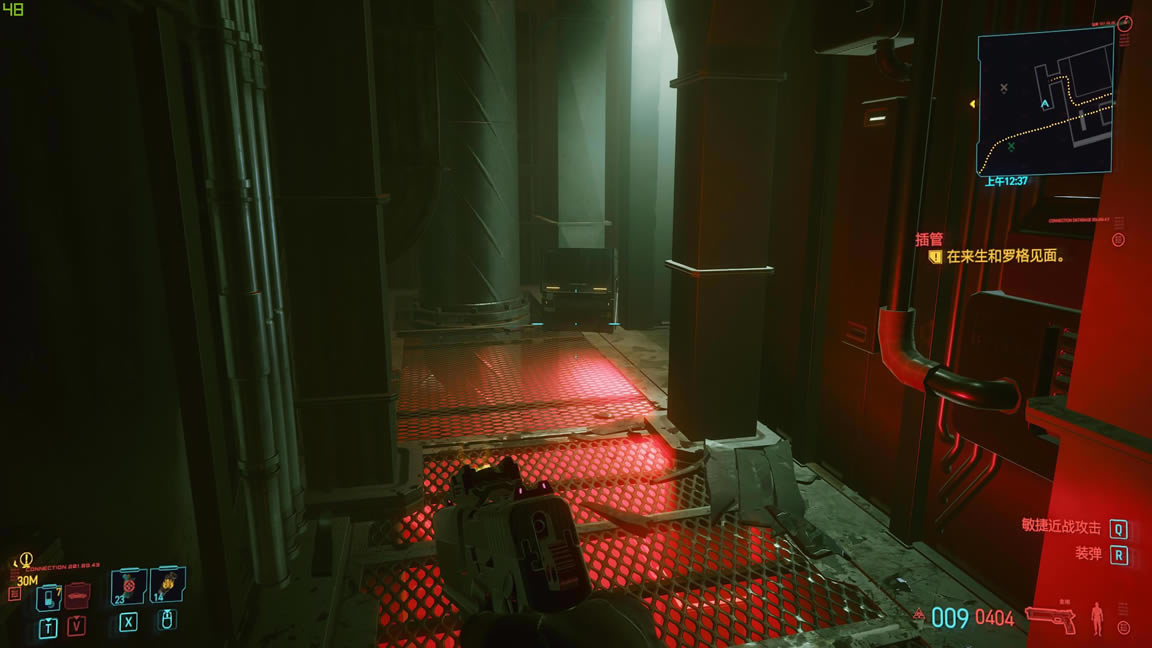Viewport: 1152px width, 648px height.
Task: Click the body stance silhouette icon
Action: point(1097,618)
